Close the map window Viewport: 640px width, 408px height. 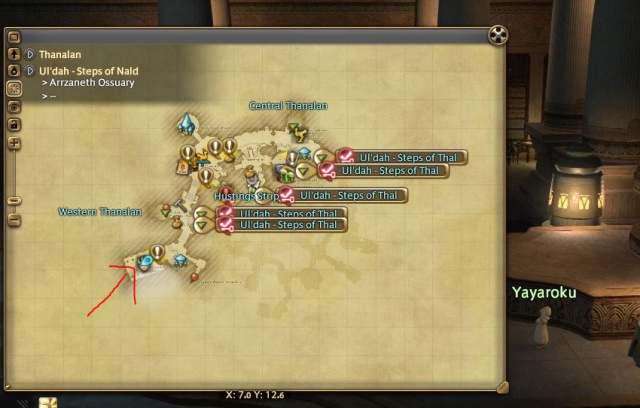[x=497, y=37]
